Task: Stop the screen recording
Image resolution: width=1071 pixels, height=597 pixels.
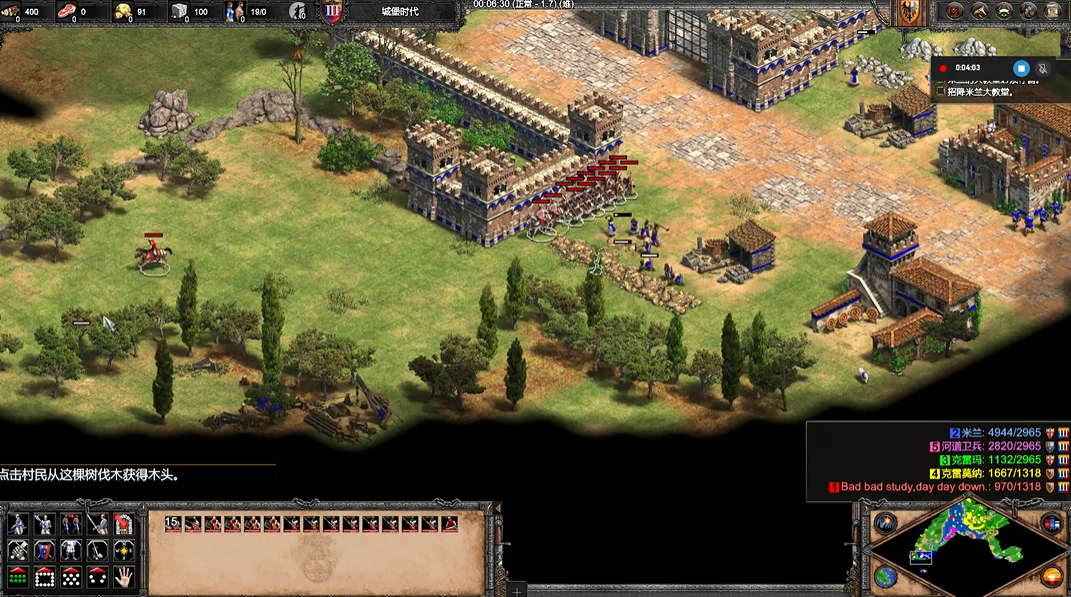Action: tap(1021, 68)
